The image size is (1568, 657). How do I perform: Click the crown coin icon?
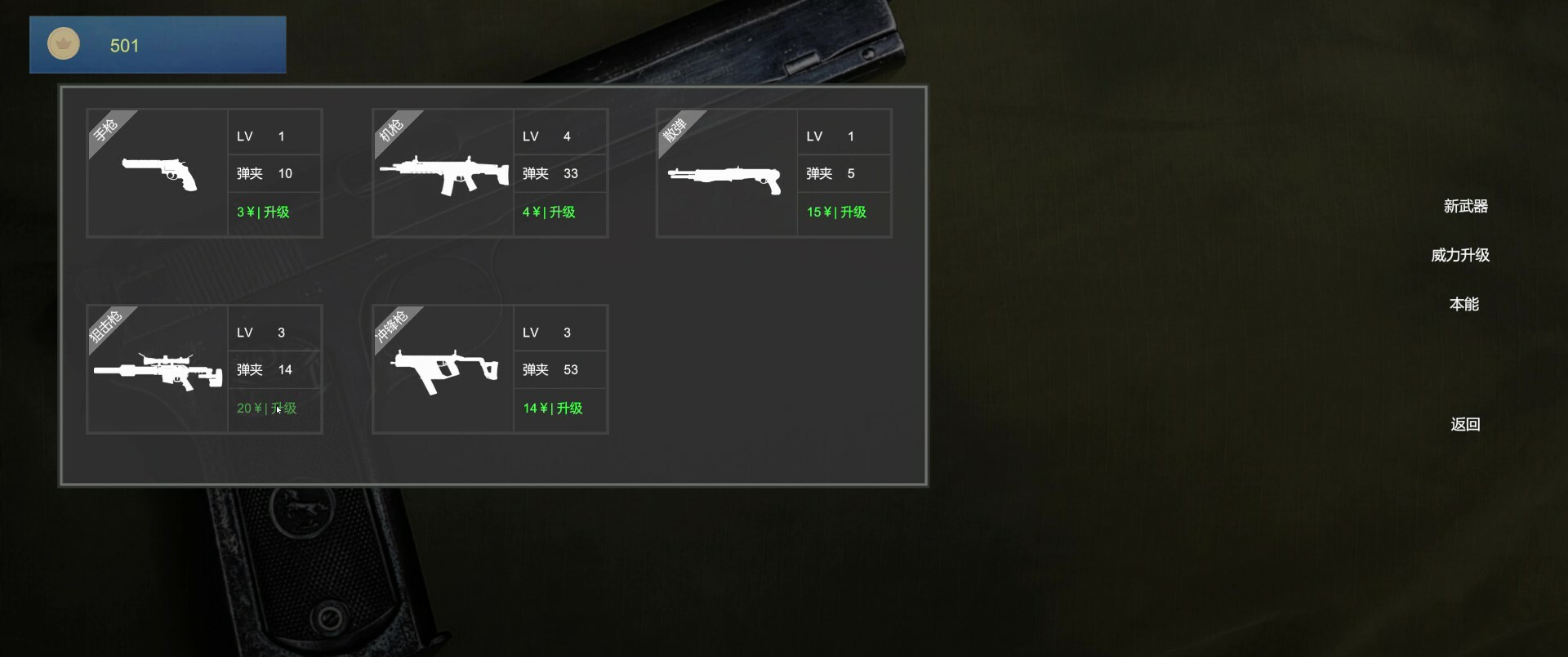[63, 44]
